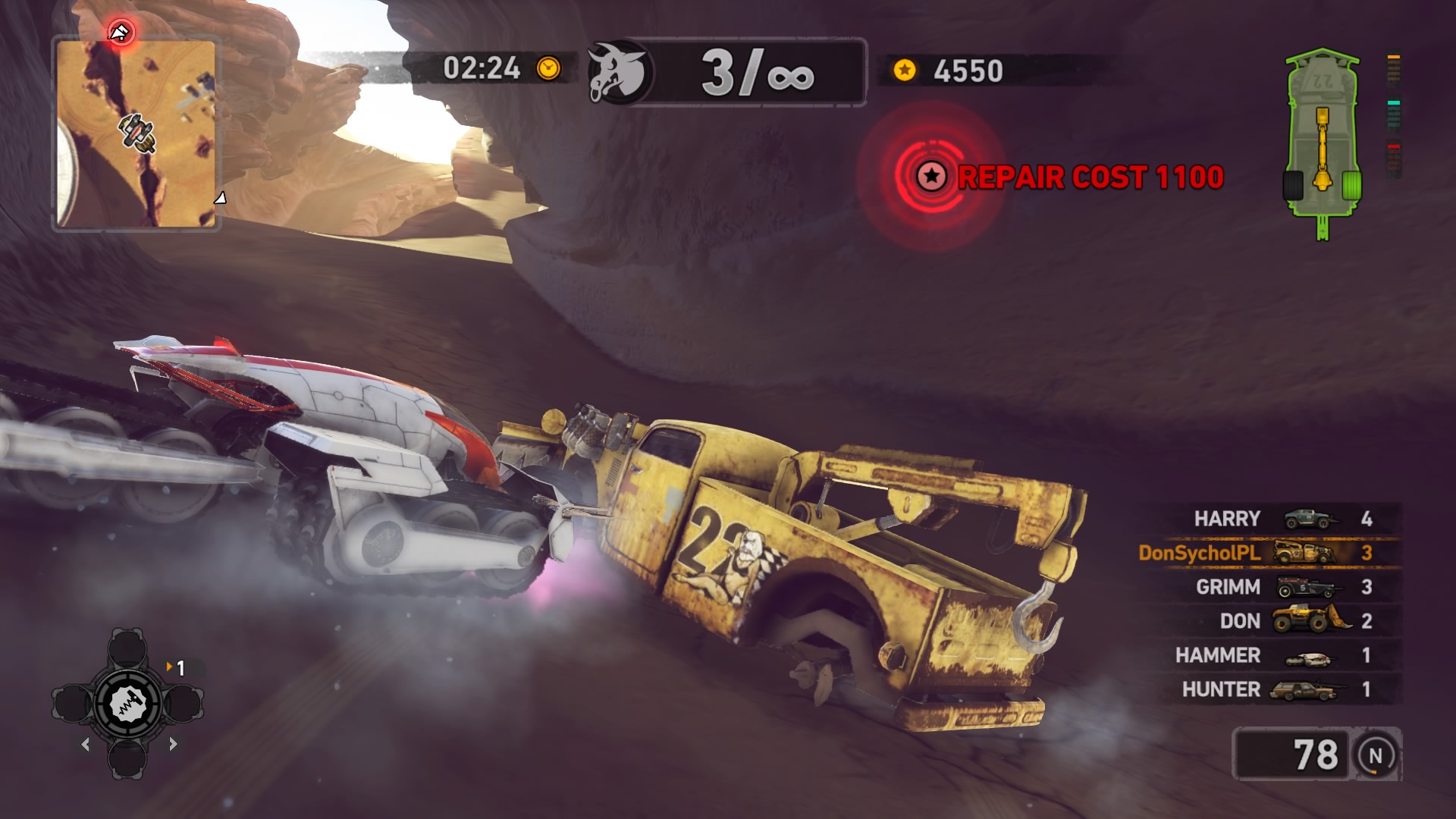Click the left arrow on the weapon selector
Viewport: 1456px width, 819px height.
click(x=85, y=745)
